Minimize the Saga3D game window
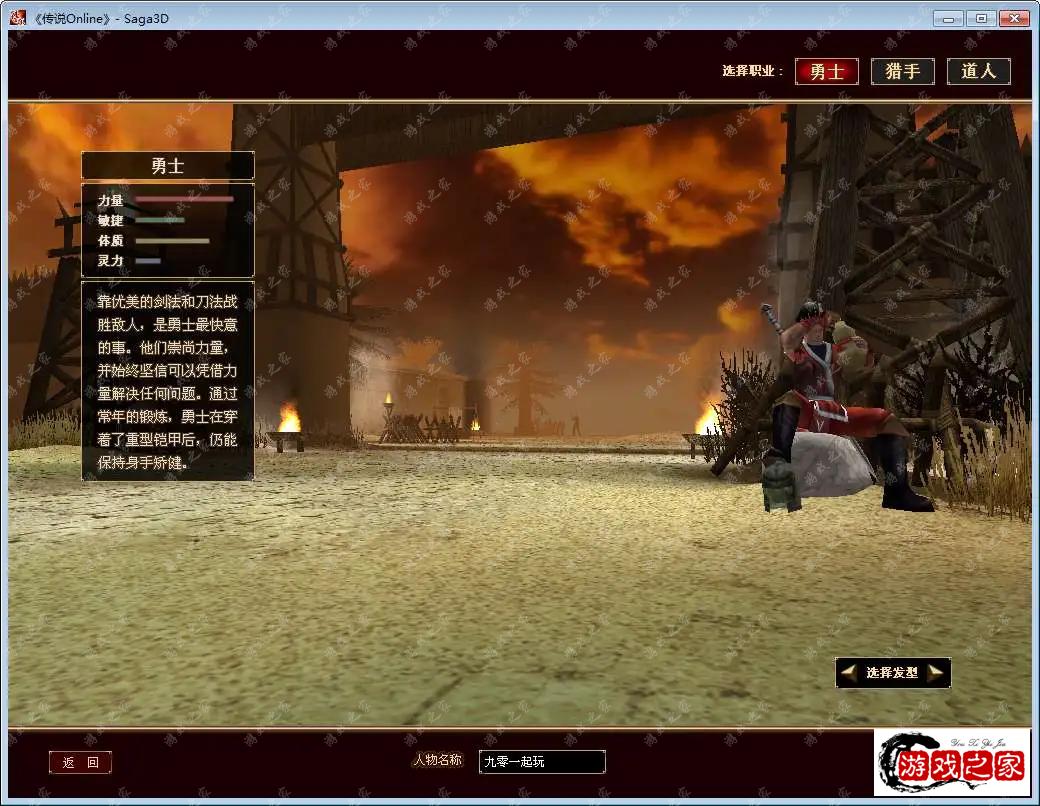This screenshot has height=806, width=1040. 948,18
